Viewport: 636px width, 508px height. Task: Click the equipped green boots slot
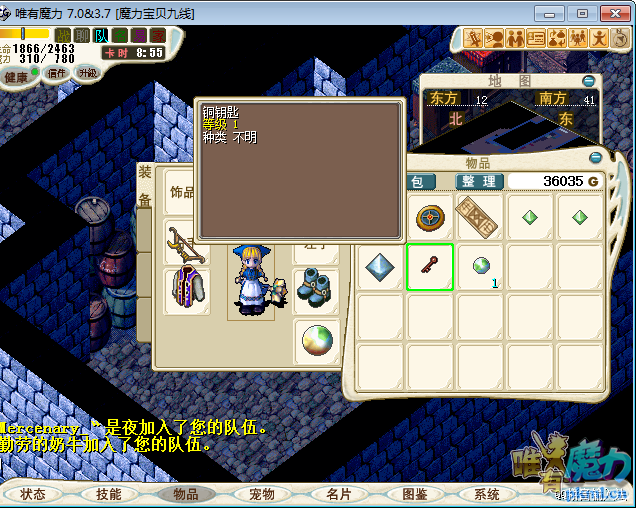(x=316, y=290)
